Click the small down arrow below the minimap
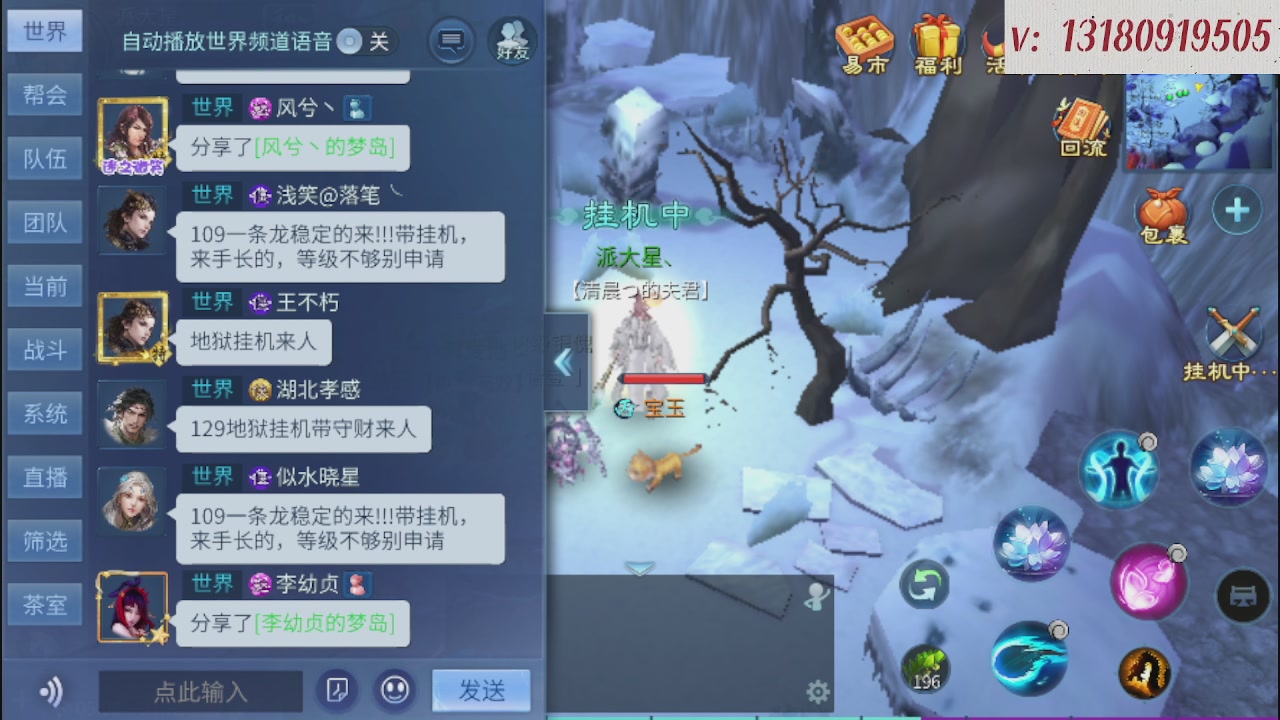The image size is (1280, 720). 638,568
